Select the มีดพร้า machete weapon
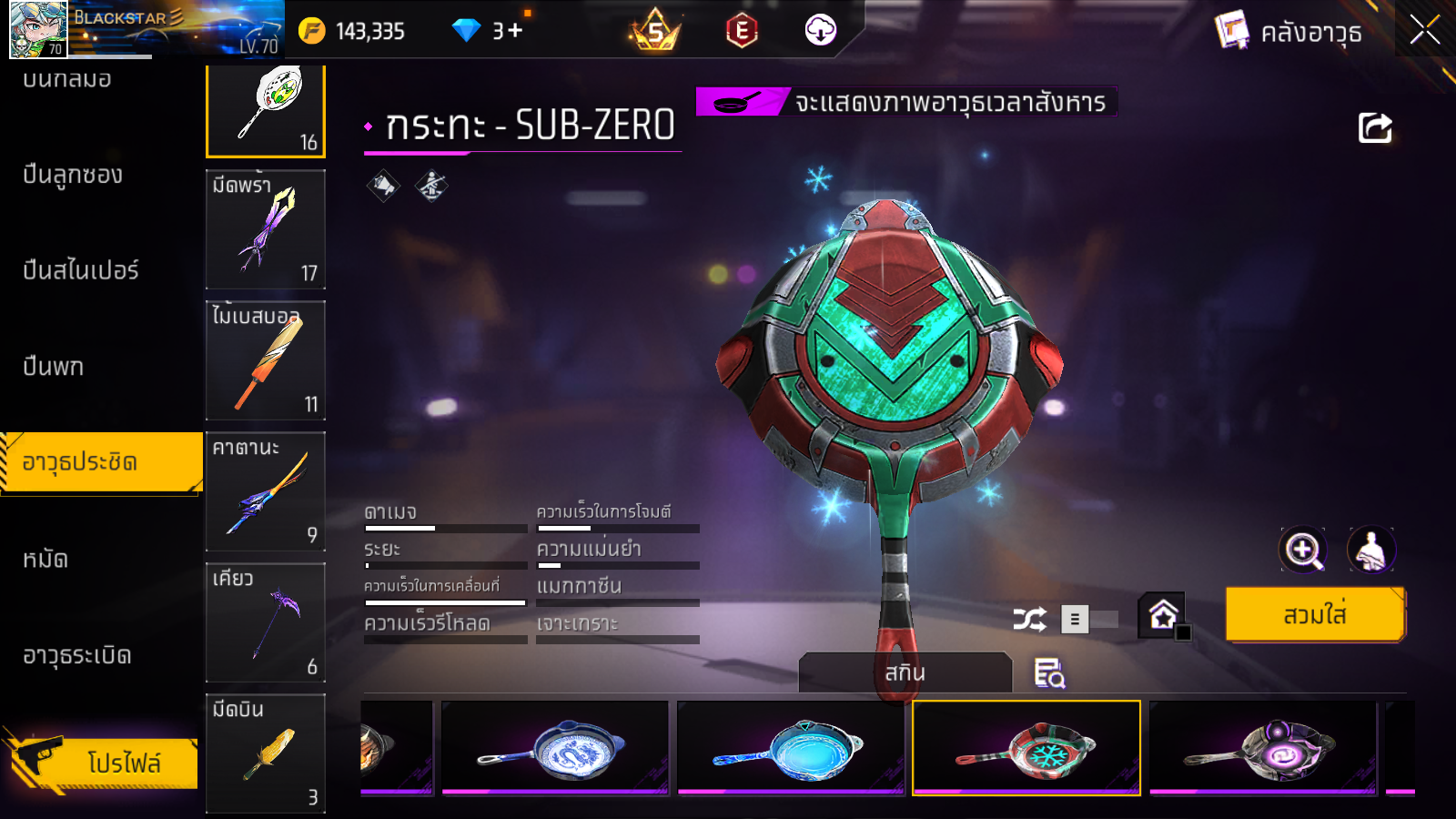The image size is (1456, 819). [x=266, y=229]
